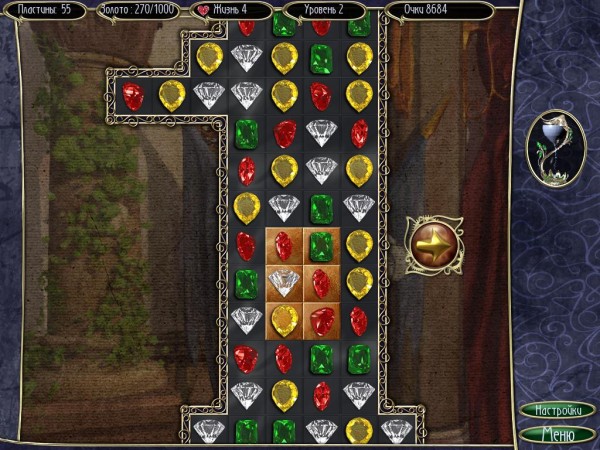Select the green emerald on the gold tile
This screenshot has height=450, width=600.
[x=321, y=245]
